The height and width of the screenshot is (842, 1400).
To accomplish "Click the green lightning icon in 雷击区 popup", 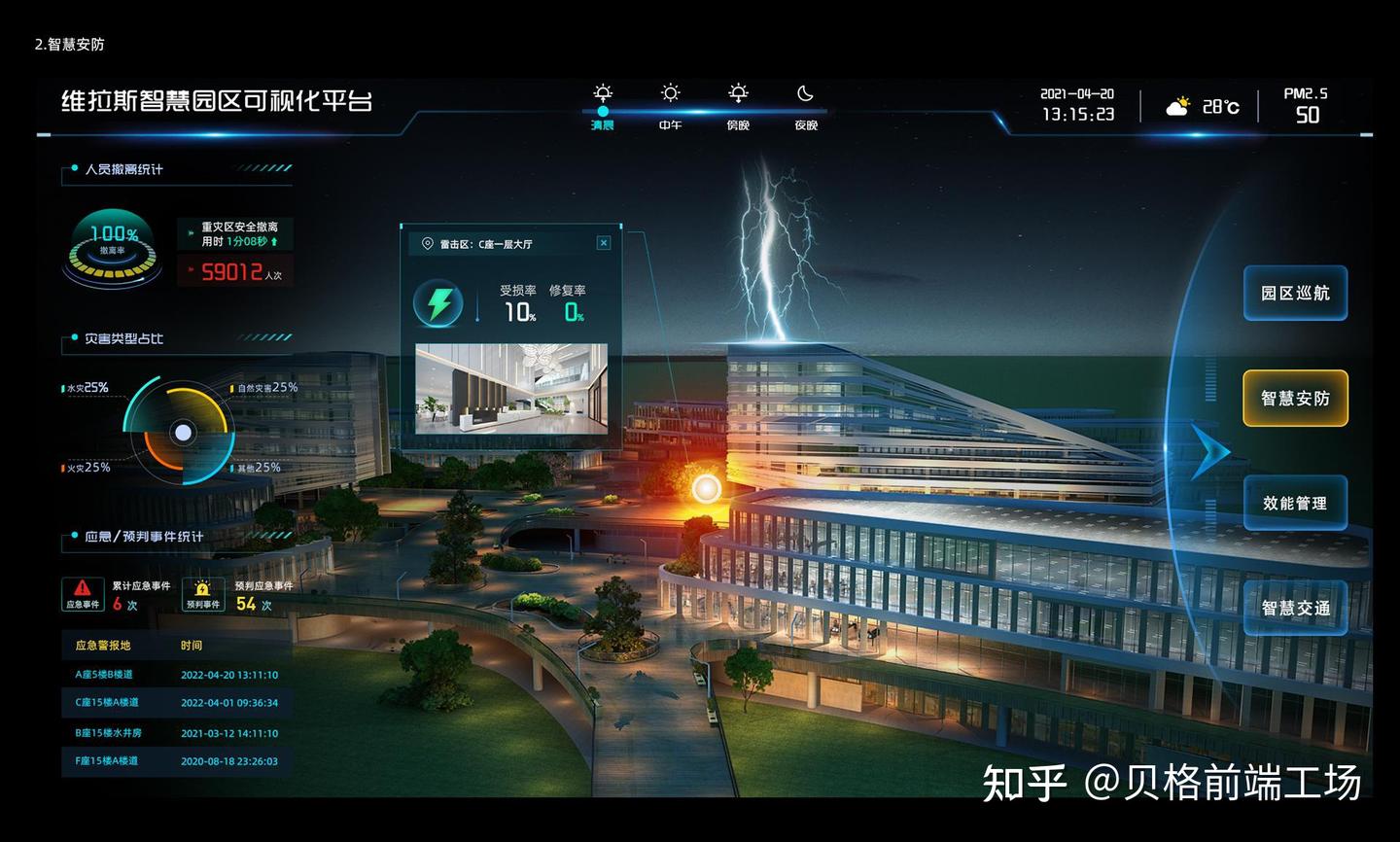I will [437, 303].
